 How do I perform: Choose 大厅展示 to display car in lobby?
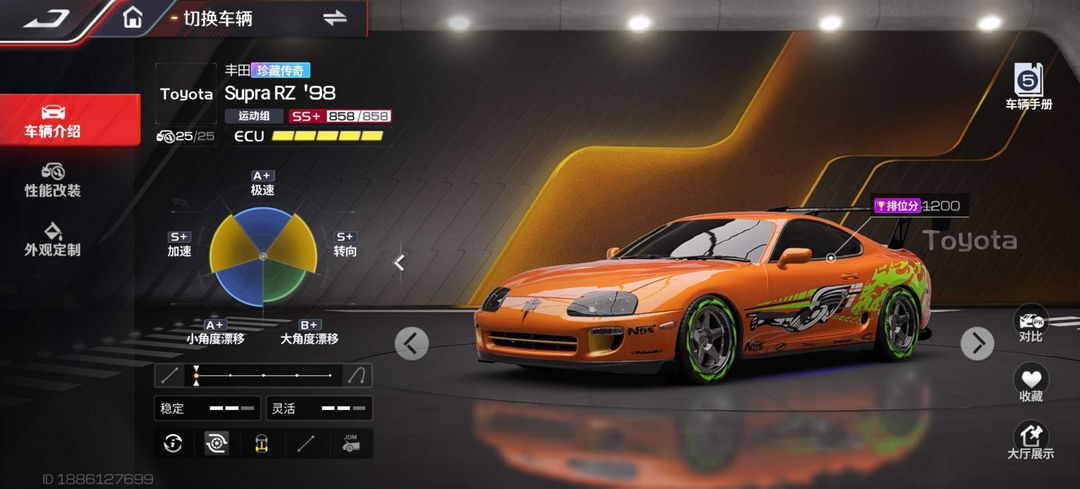[x=1030, y=442]
